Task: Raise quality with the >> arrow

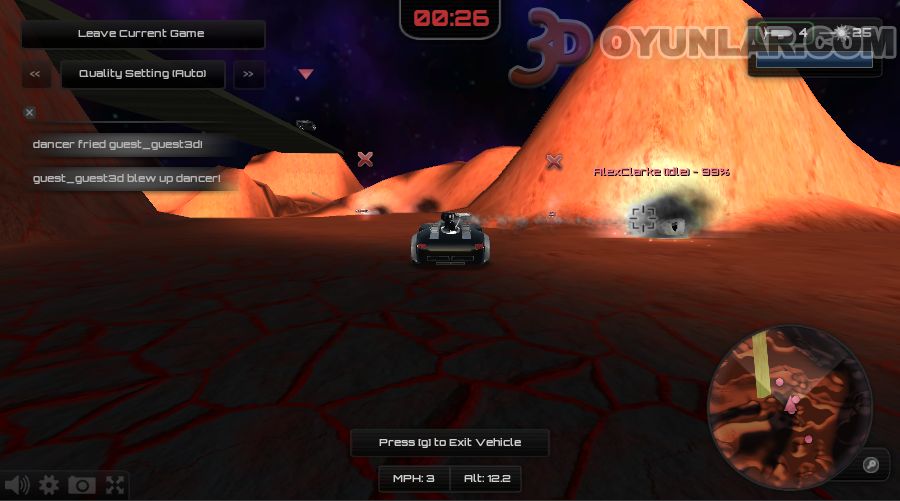Action: click(249, 74)
